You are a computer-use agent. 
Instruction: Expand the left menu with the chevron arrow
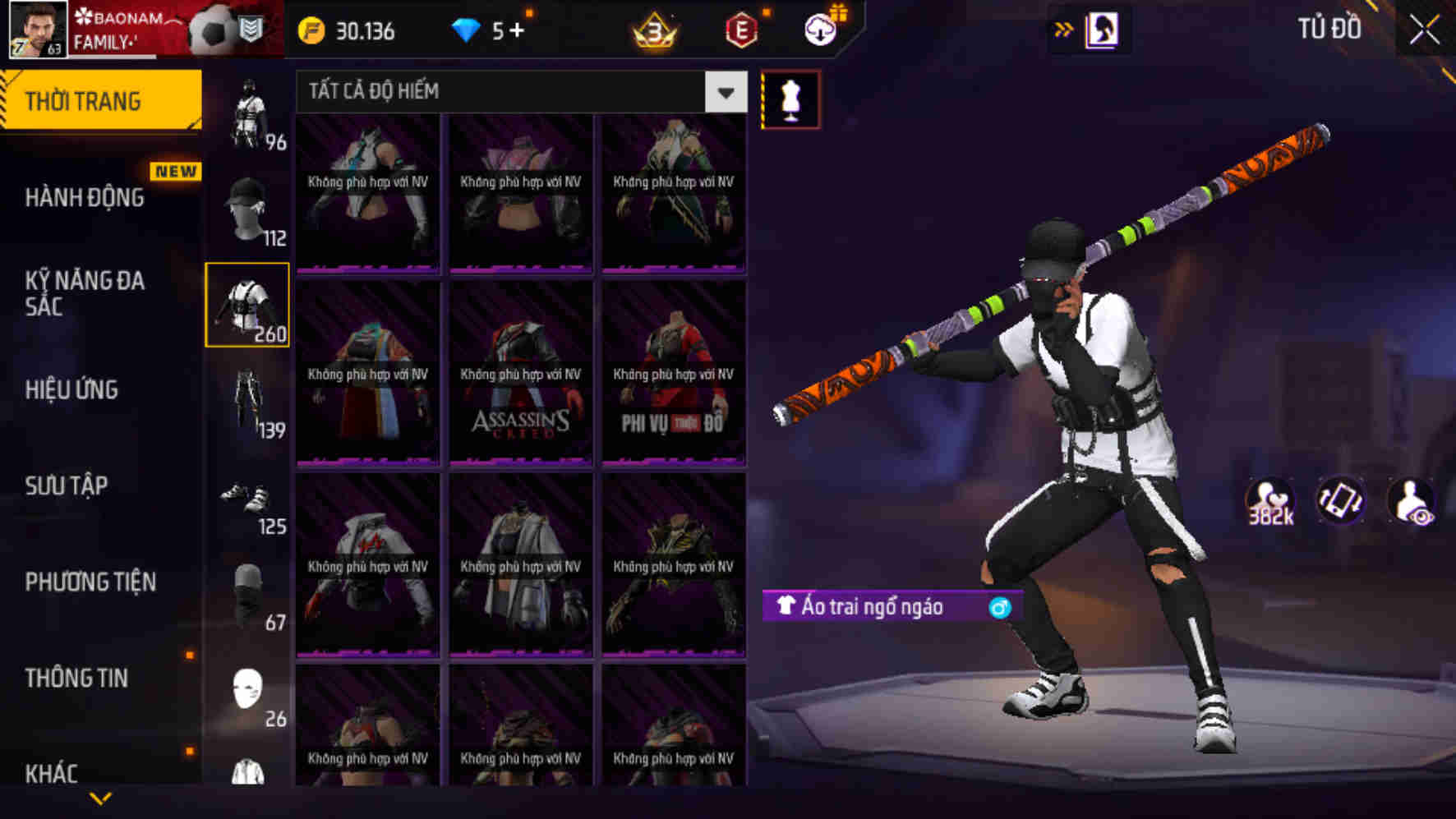[x=100, y=798]
